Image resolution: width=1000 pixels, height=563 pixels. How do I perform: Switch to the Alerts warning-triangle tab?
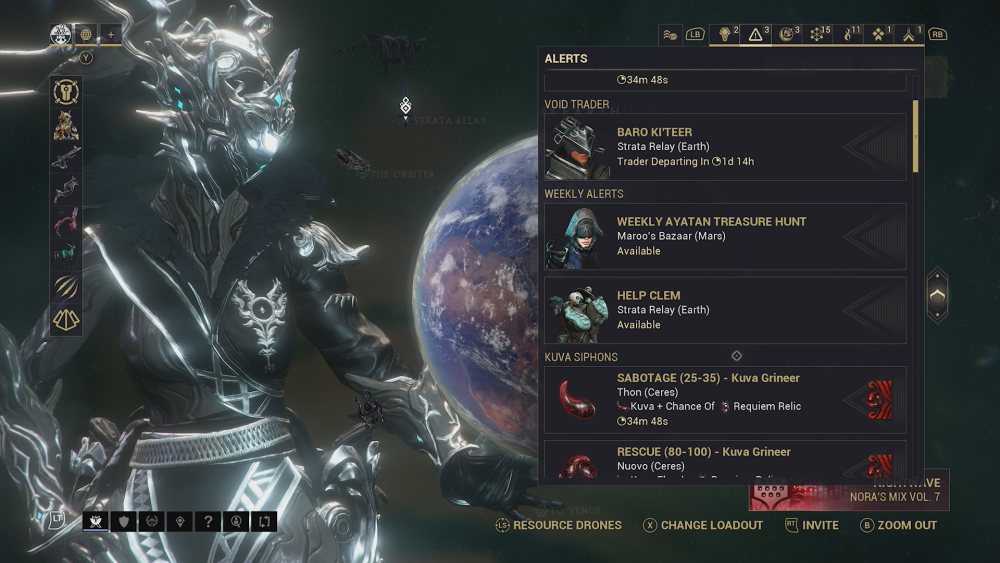pos(757,34)
